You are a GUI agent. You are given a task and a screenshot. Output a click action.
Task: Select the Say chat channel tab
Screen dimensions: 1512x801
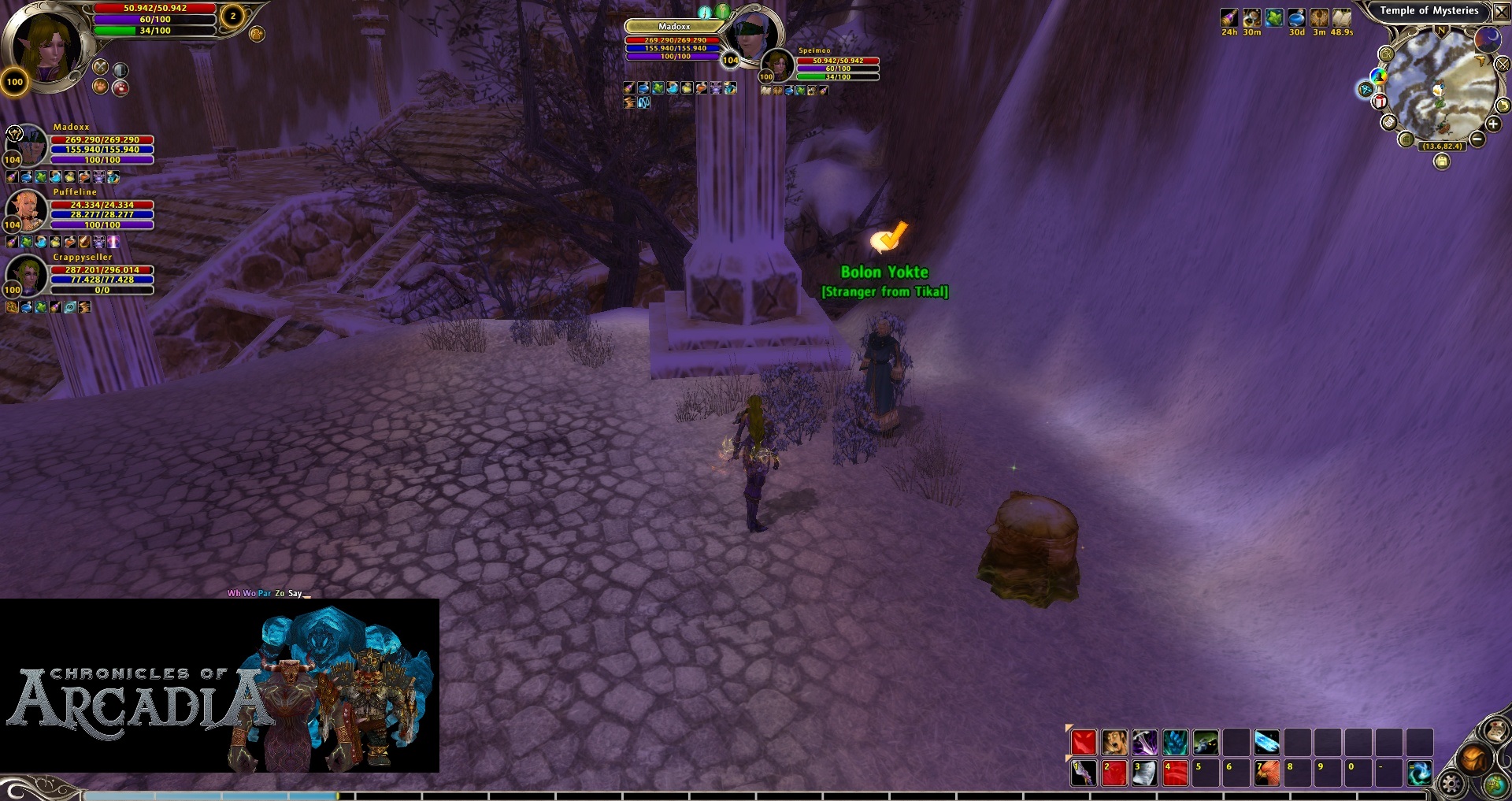click(295, 593)
